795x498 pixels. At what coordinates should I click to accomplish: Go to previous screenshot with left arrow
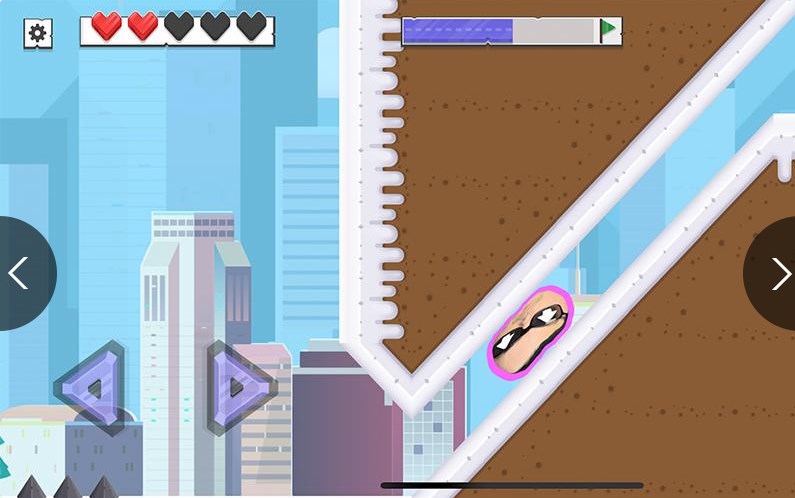[x=18, y=273]
